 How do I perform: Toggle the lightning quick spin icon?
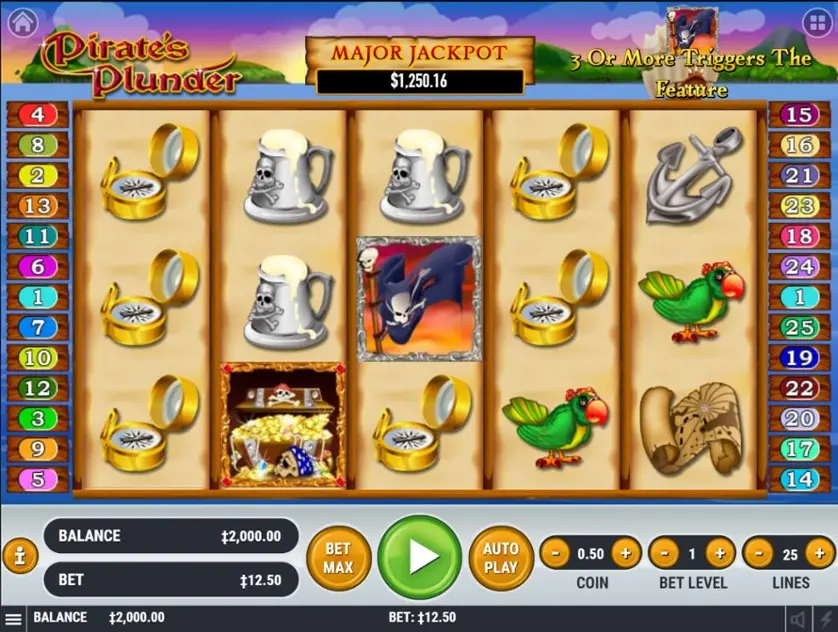tap(826, 619)
